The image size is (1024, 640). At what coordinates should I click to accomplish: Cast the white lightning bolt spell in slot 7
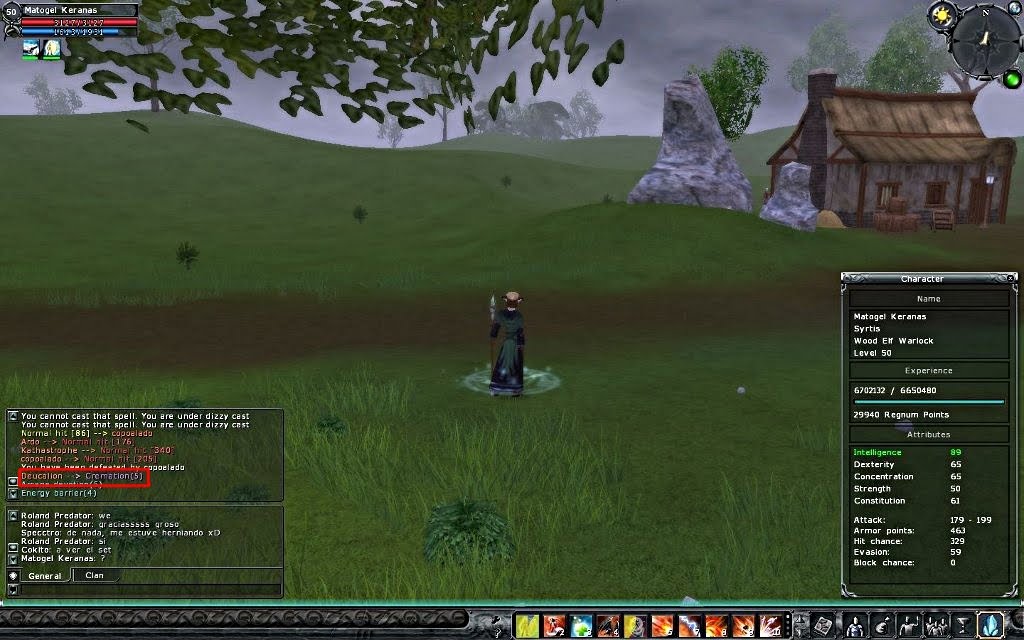point(689,626)
